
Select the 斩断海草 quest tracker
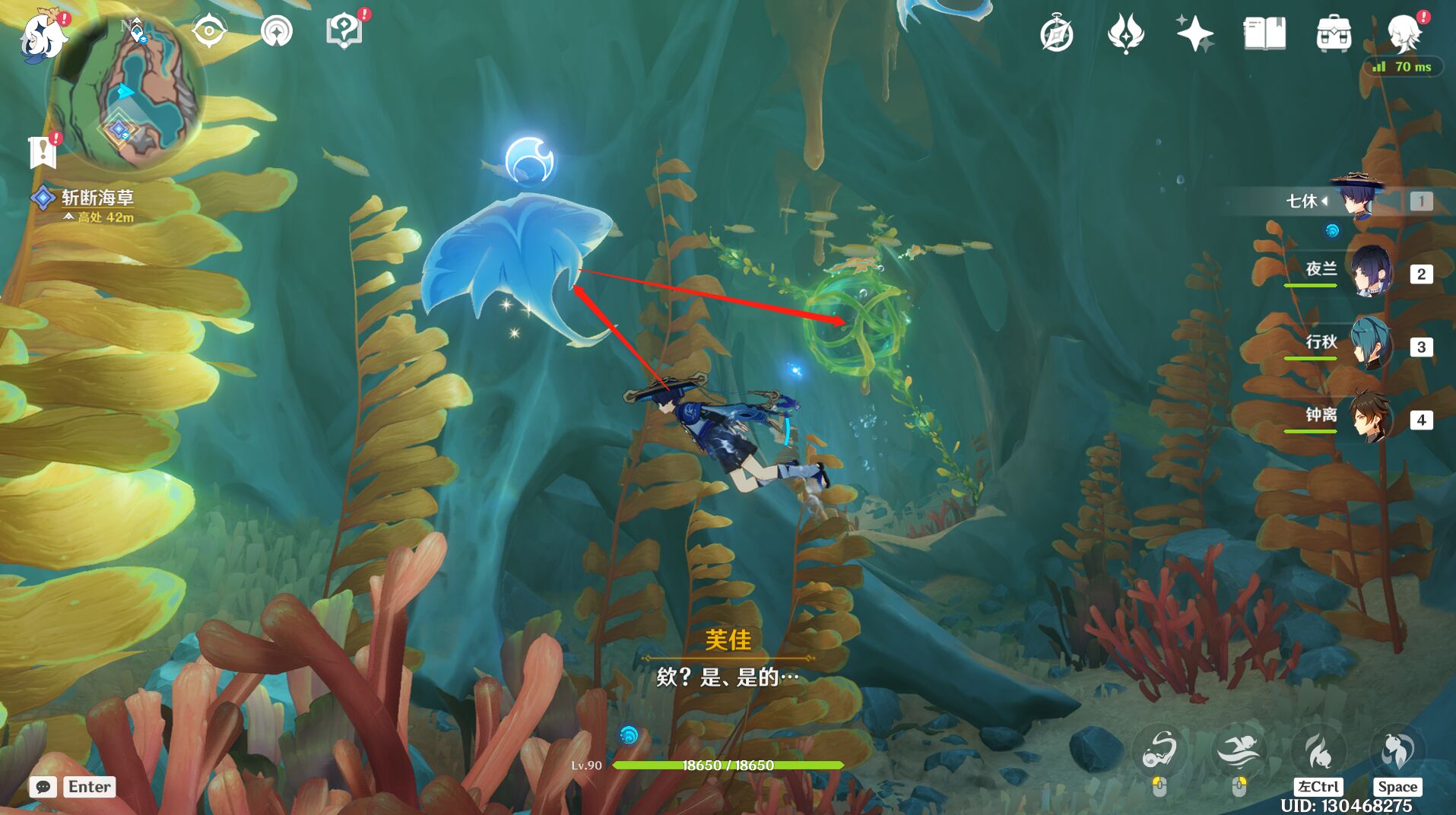click(97, 198)
